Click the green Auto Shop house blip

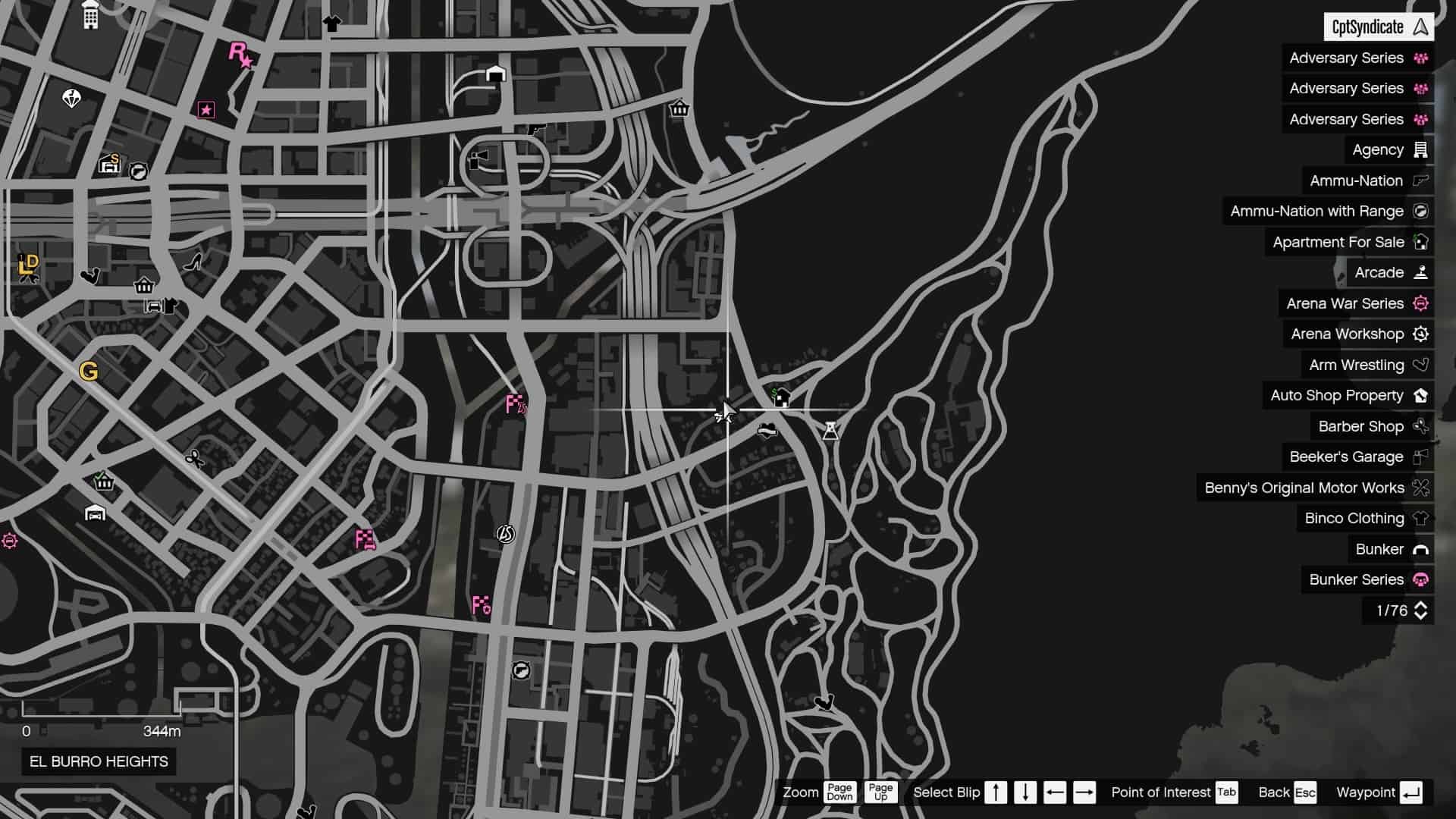780,395
